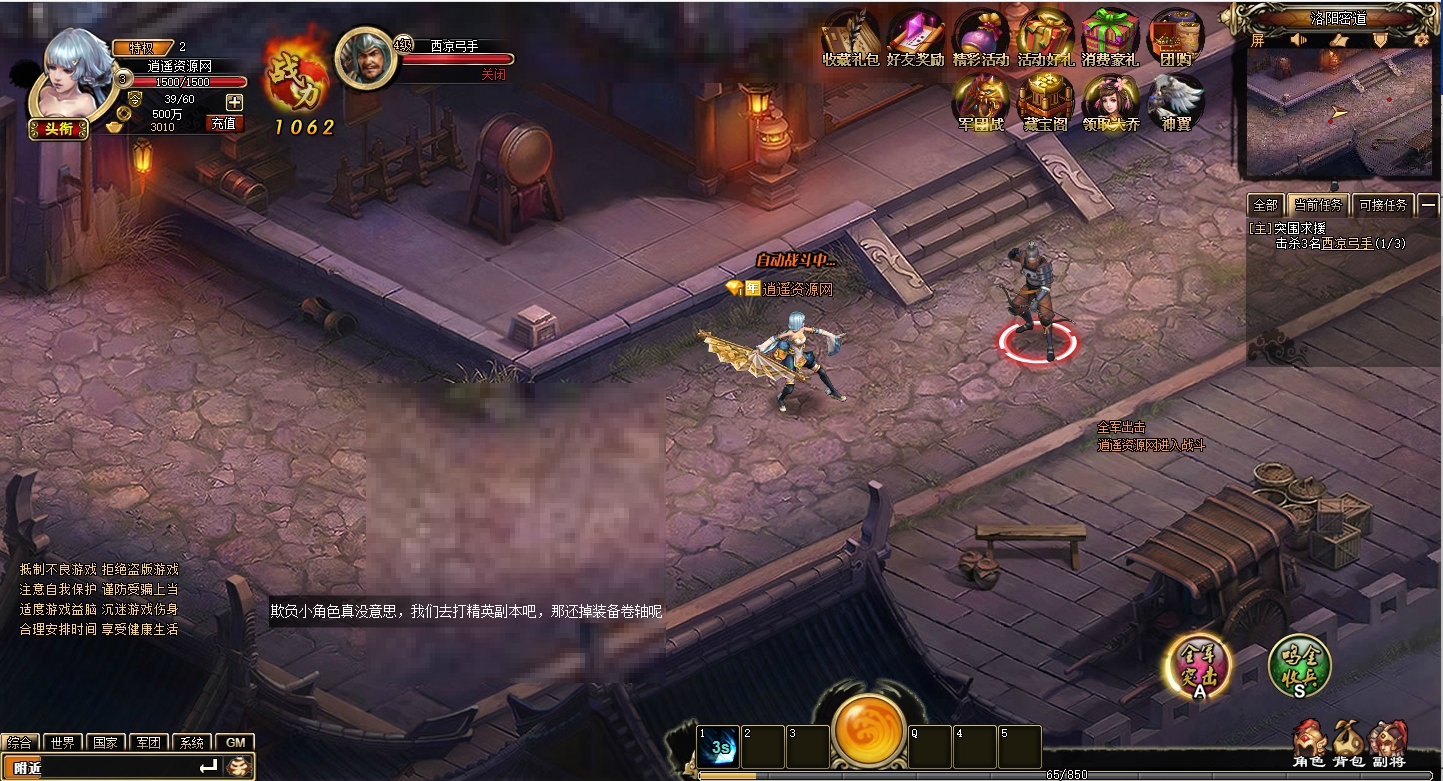Switch to the 世界 chat tab

click(62, 743)
